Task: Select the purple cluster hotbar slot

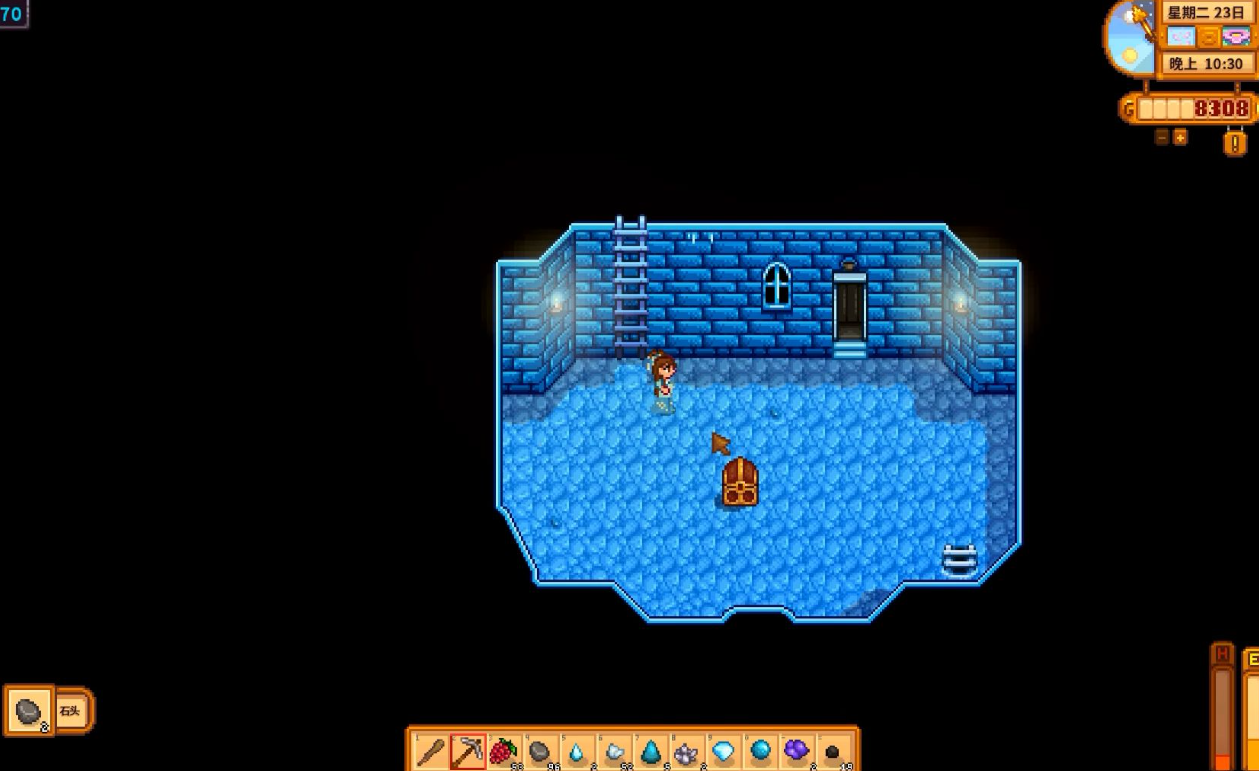Action: pos(796,751)
